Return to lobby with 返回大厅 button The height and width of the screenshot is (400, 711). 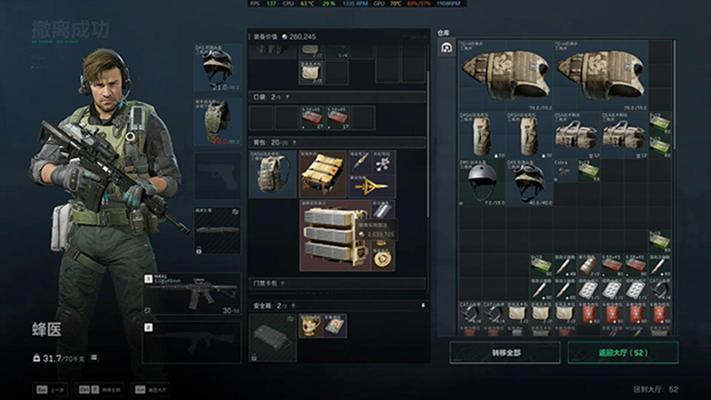[622, 352]
